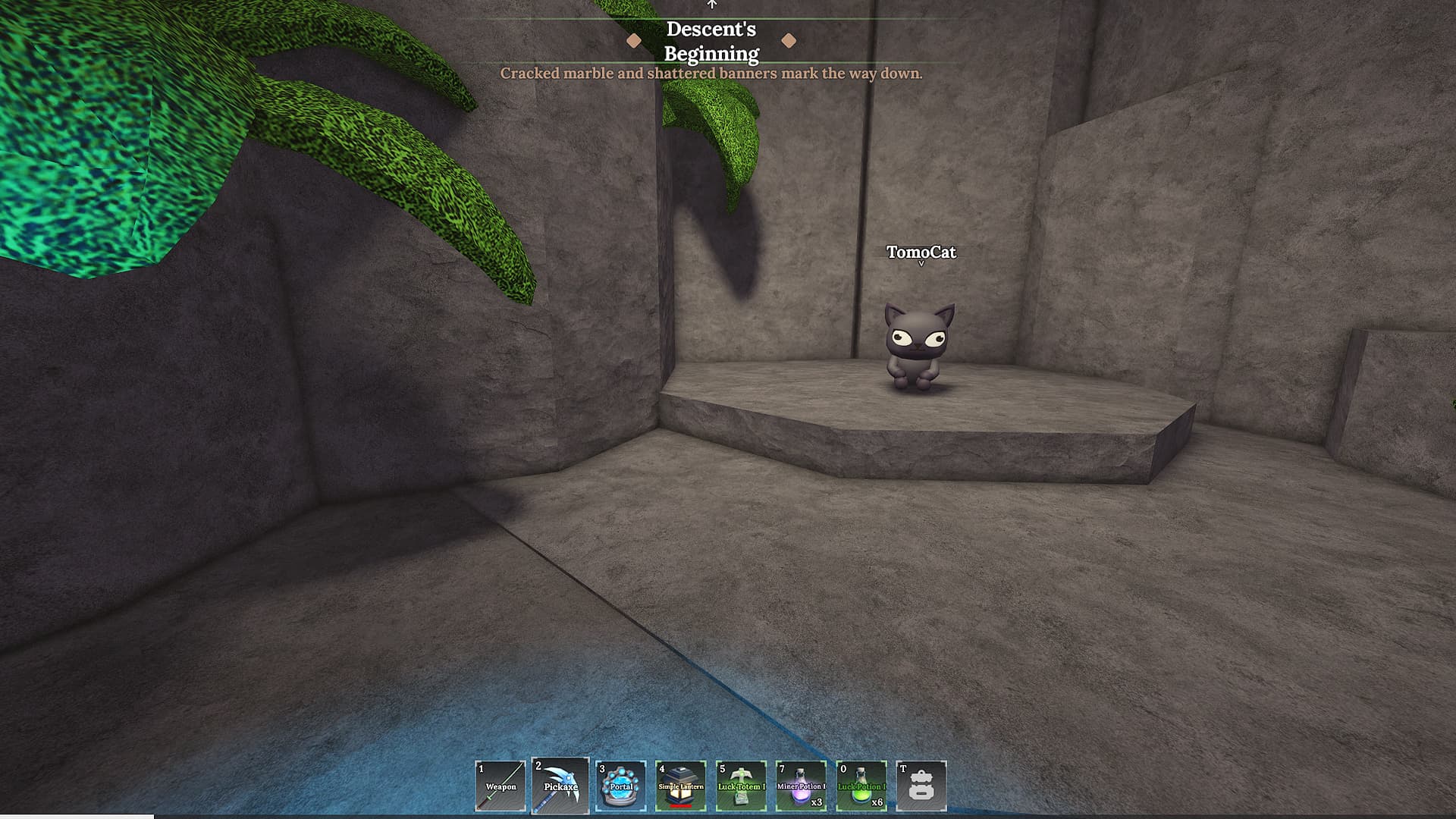This screenshot has height=819, width=1456.
Task: Toggle the Simple Lantern's light
Action: [680, 785]
